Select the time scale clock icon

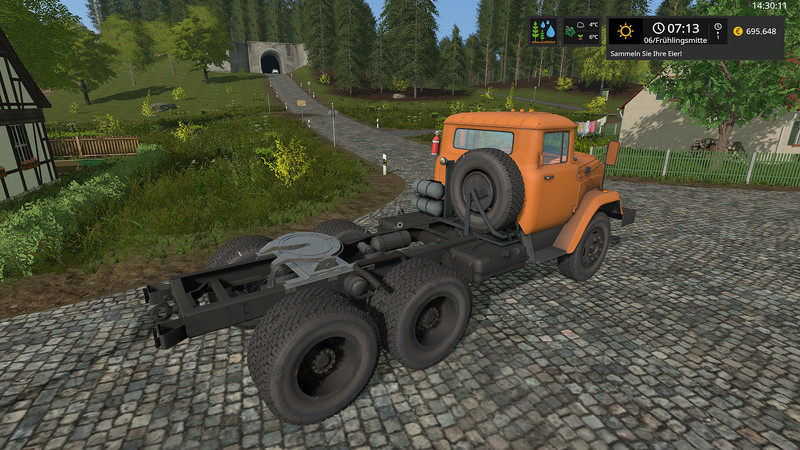tap(717, 30)
